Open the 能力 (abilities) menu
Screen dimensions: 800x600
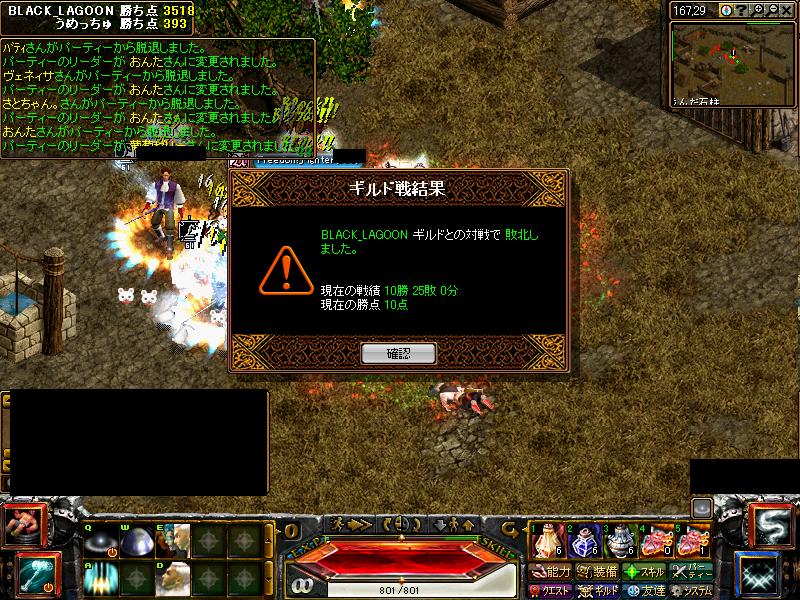[x=551, y=573]
